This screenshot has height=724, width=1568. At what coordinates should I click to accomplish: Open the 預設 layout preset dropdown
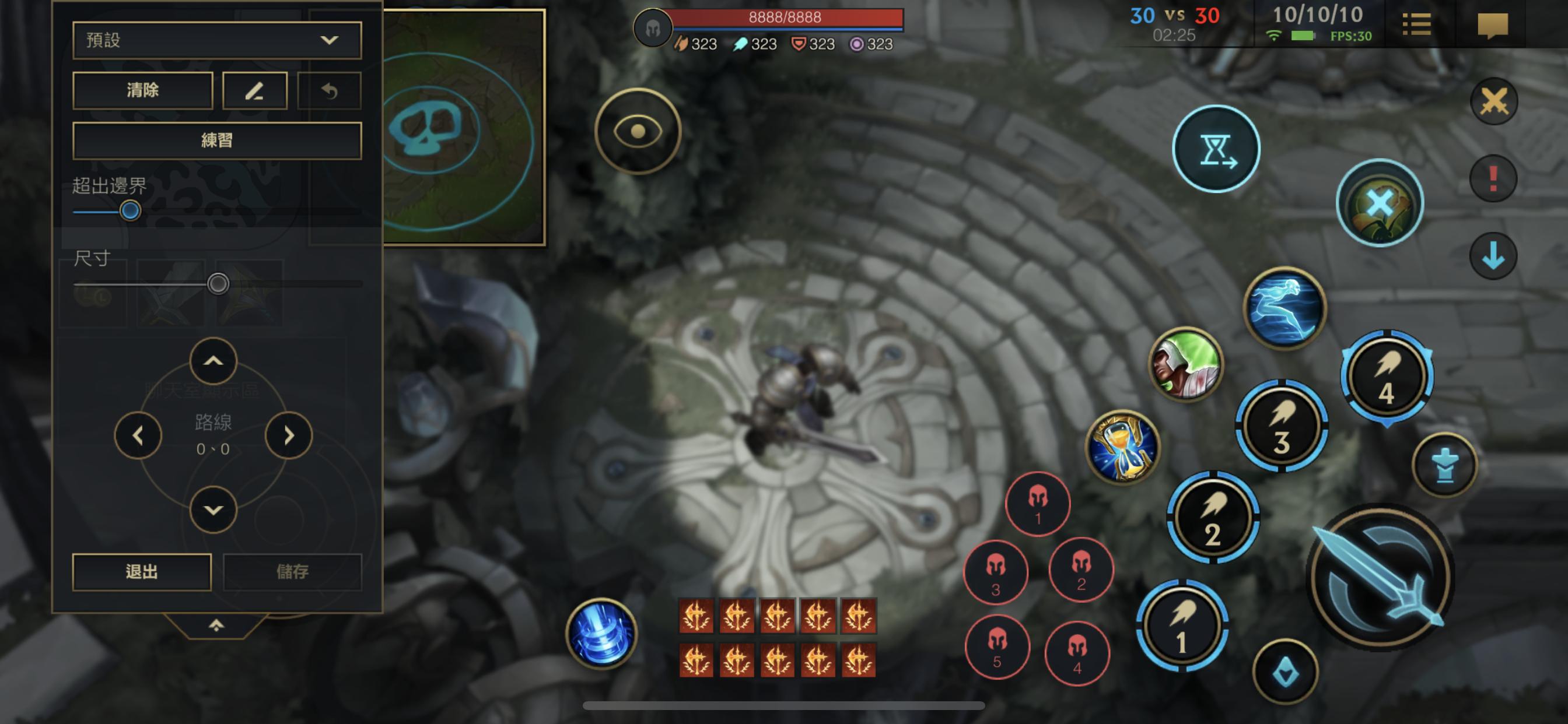click(216, 40)
